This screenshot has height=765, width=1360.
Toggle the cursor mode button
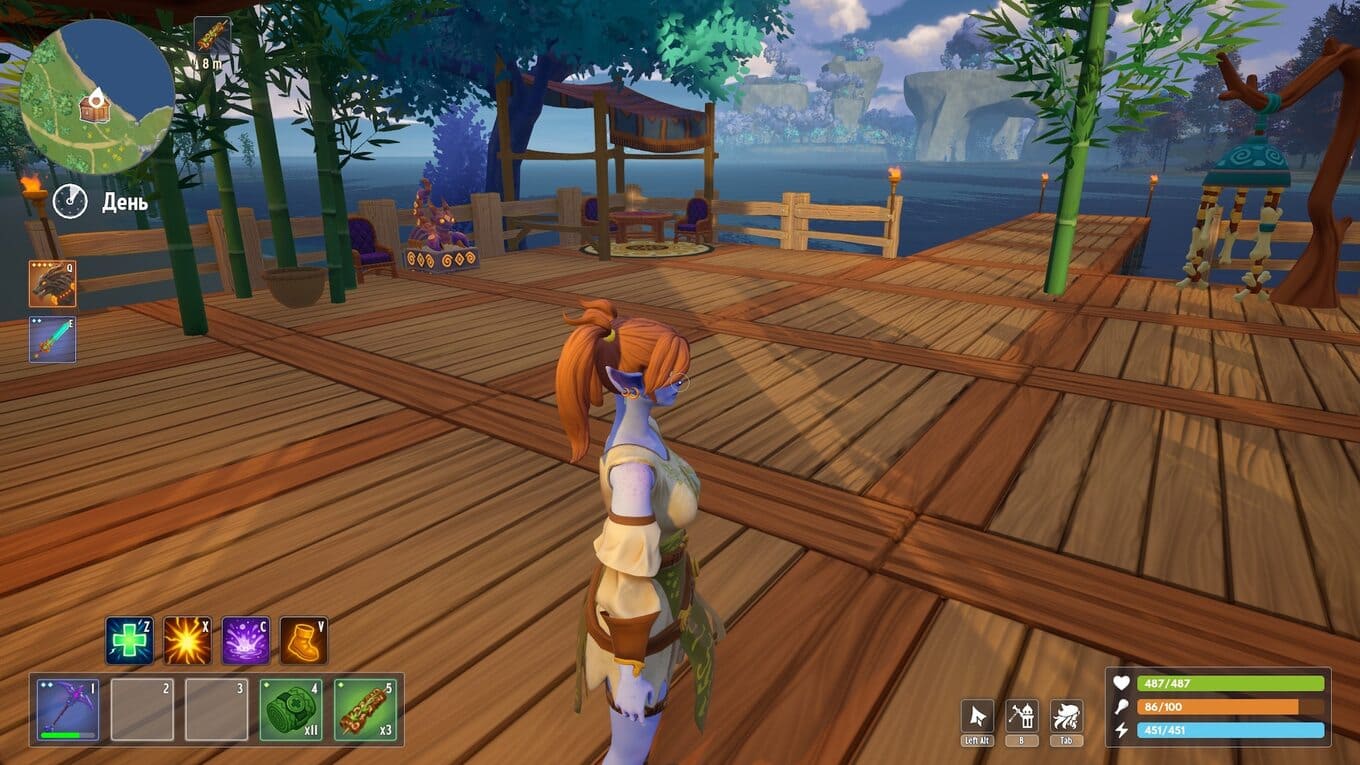coord(977,716)
